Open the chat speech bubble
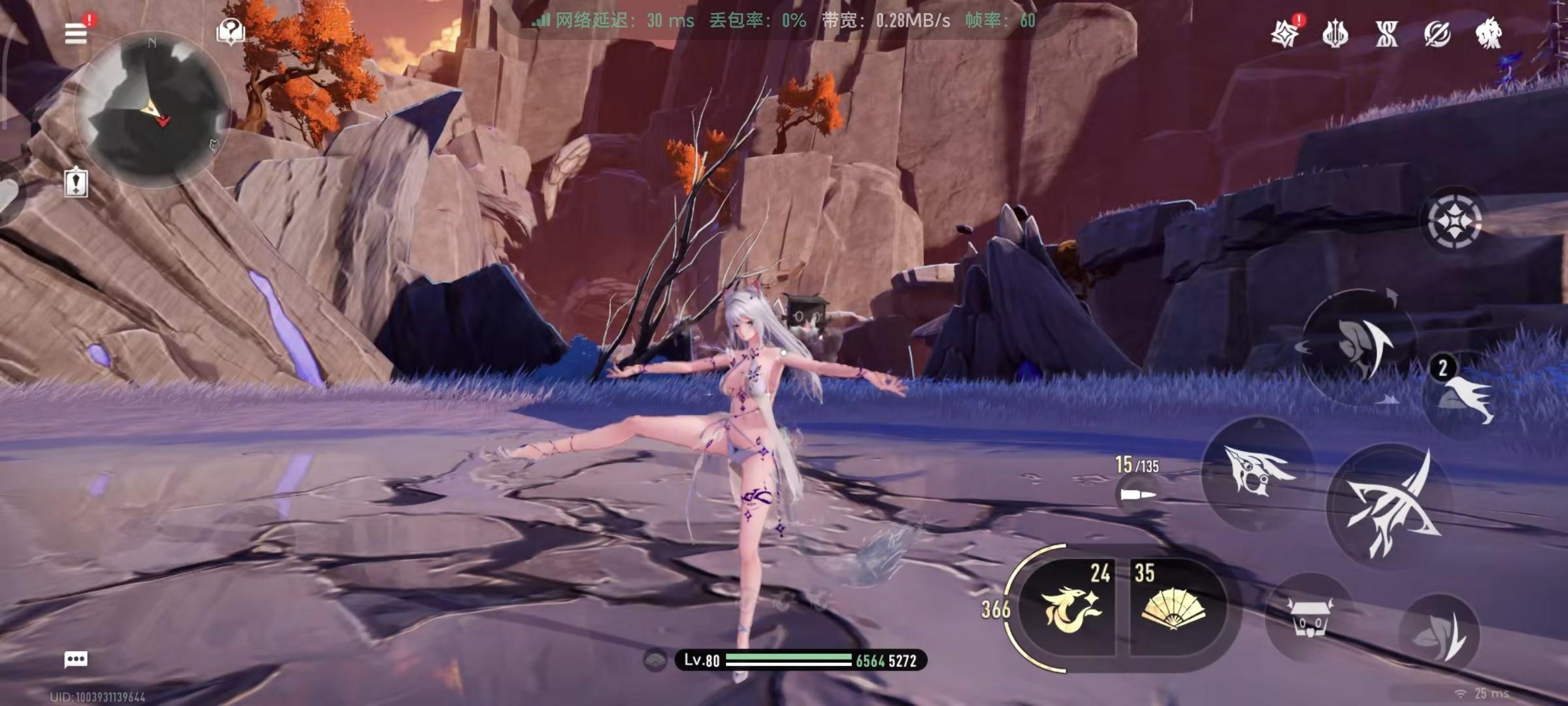 point(76,659)
